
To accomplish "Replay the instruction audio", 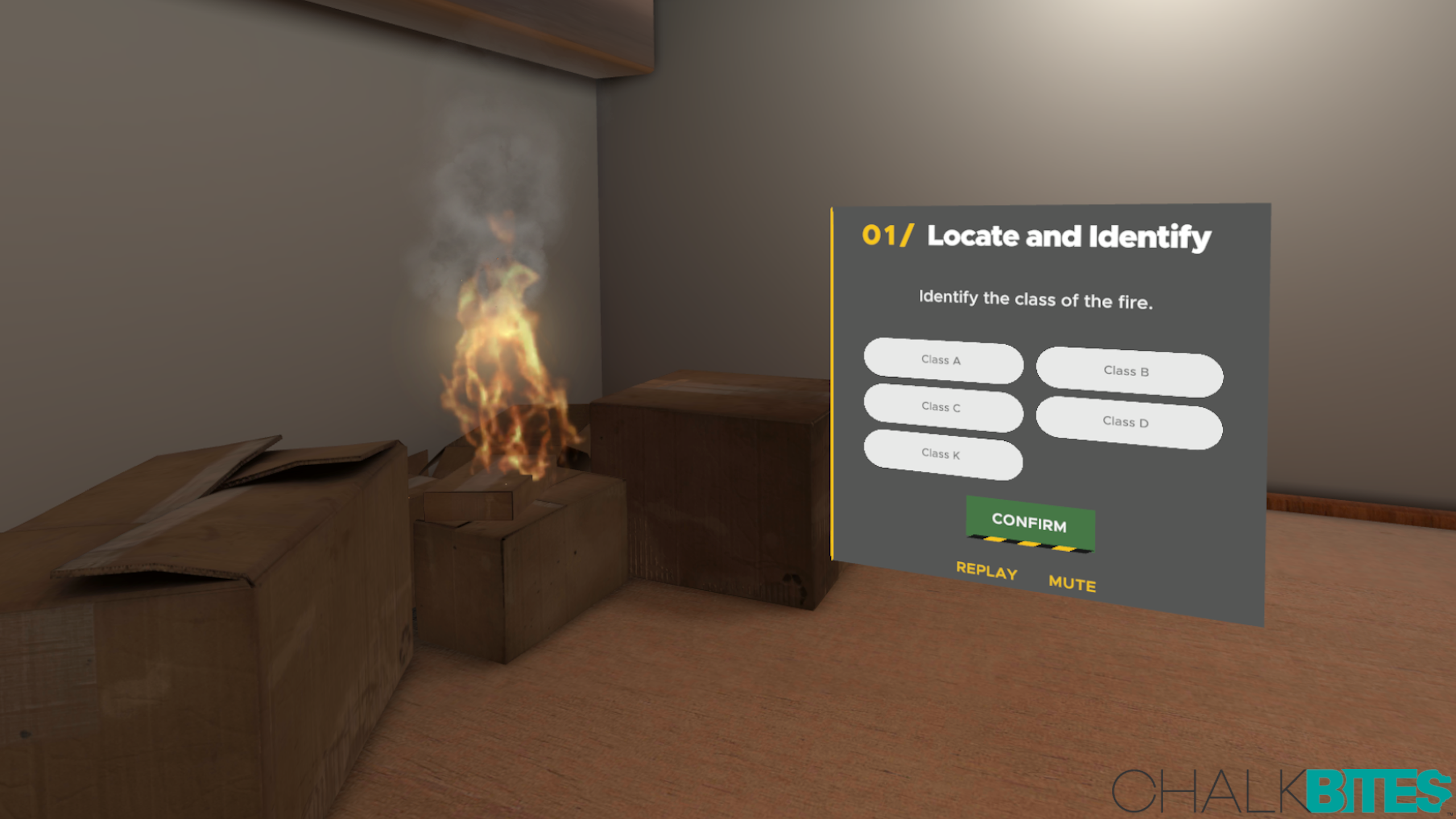I will click(986, 570).
